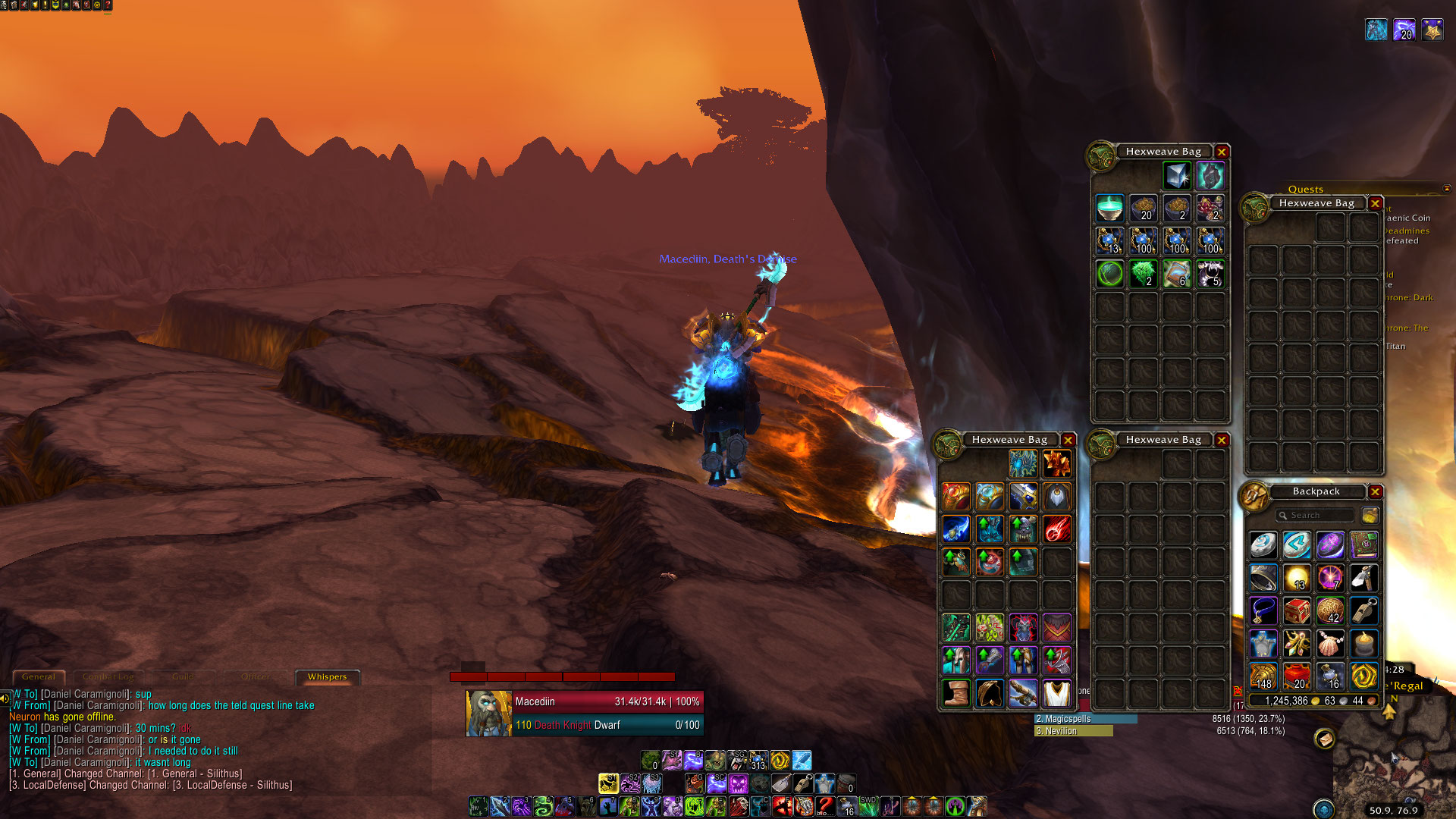Switch to the Officer chat tab
1456x819 pixels.
256,676
